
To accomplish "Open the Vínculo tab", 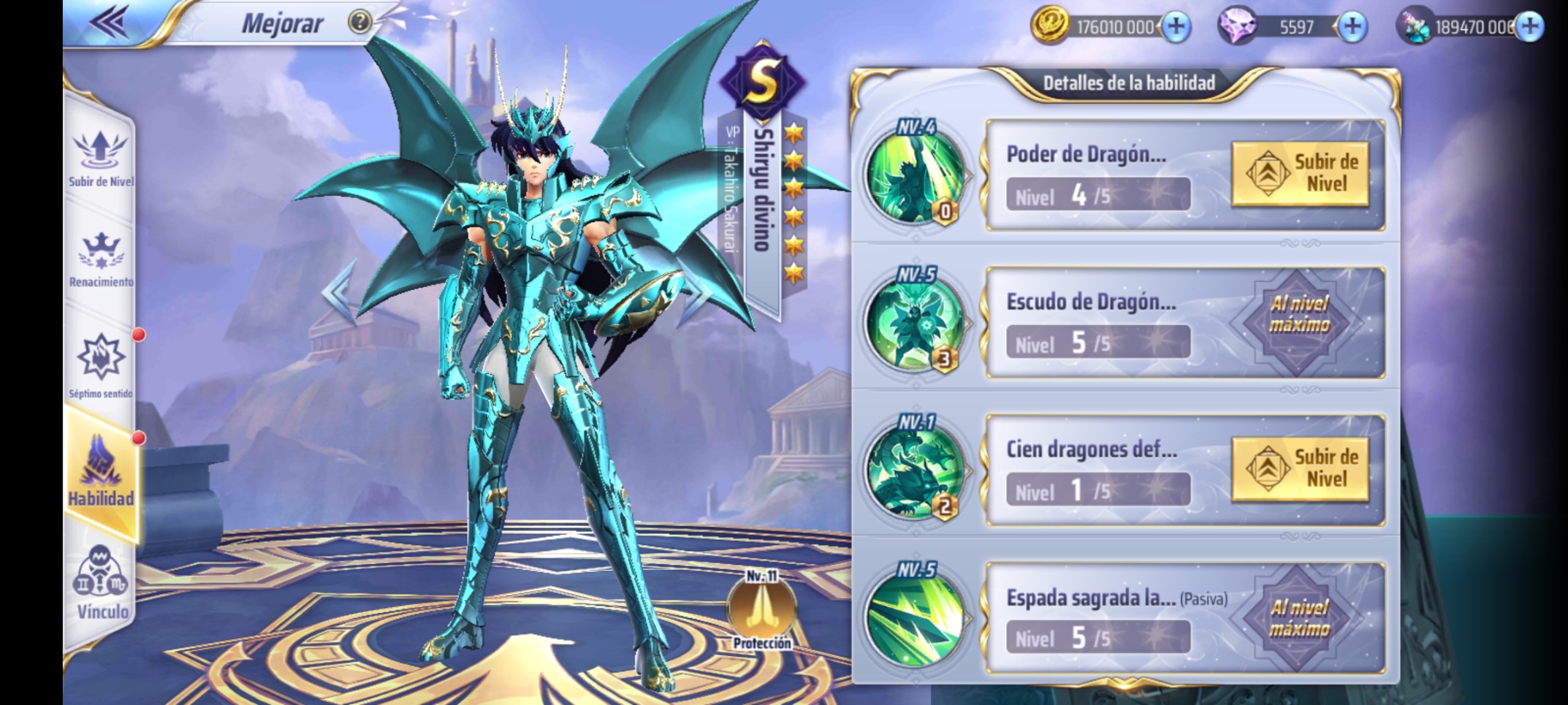I will tap(100, 584).
